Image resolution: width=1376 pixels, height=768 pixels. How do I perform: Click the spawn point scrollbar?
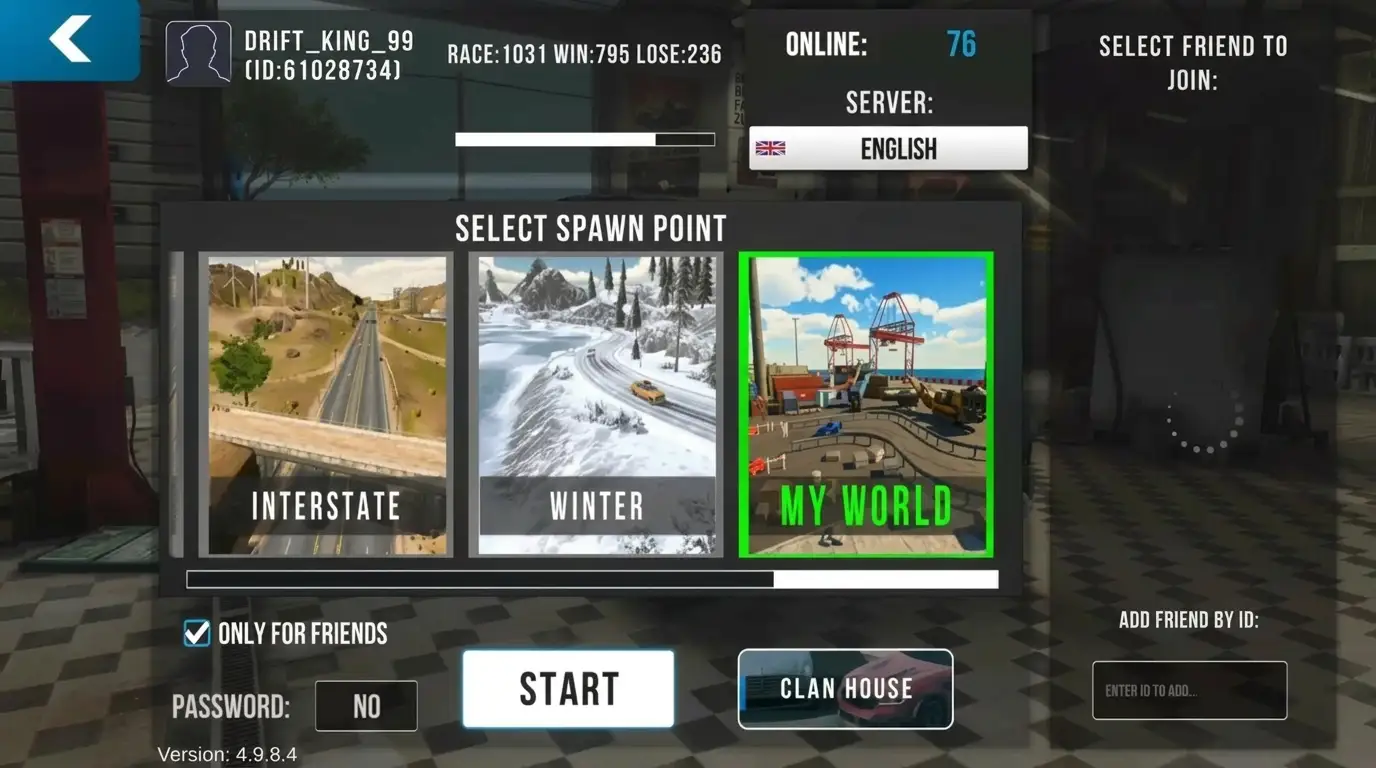(x=590, y=579)
